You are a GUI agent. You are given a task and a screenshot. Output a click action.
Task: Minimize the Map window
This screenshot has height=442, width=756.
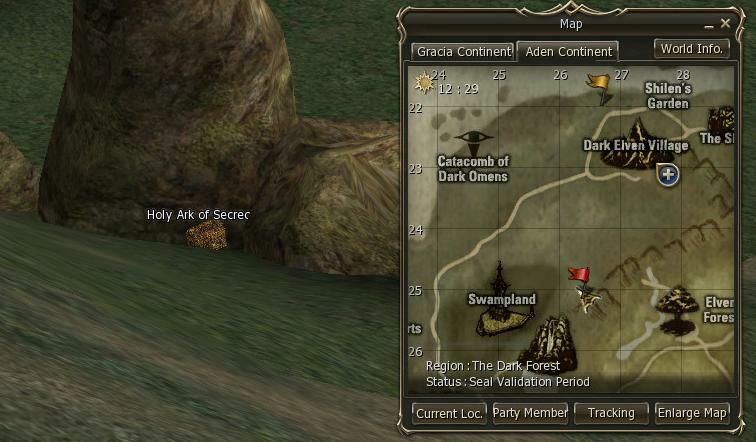722,24
